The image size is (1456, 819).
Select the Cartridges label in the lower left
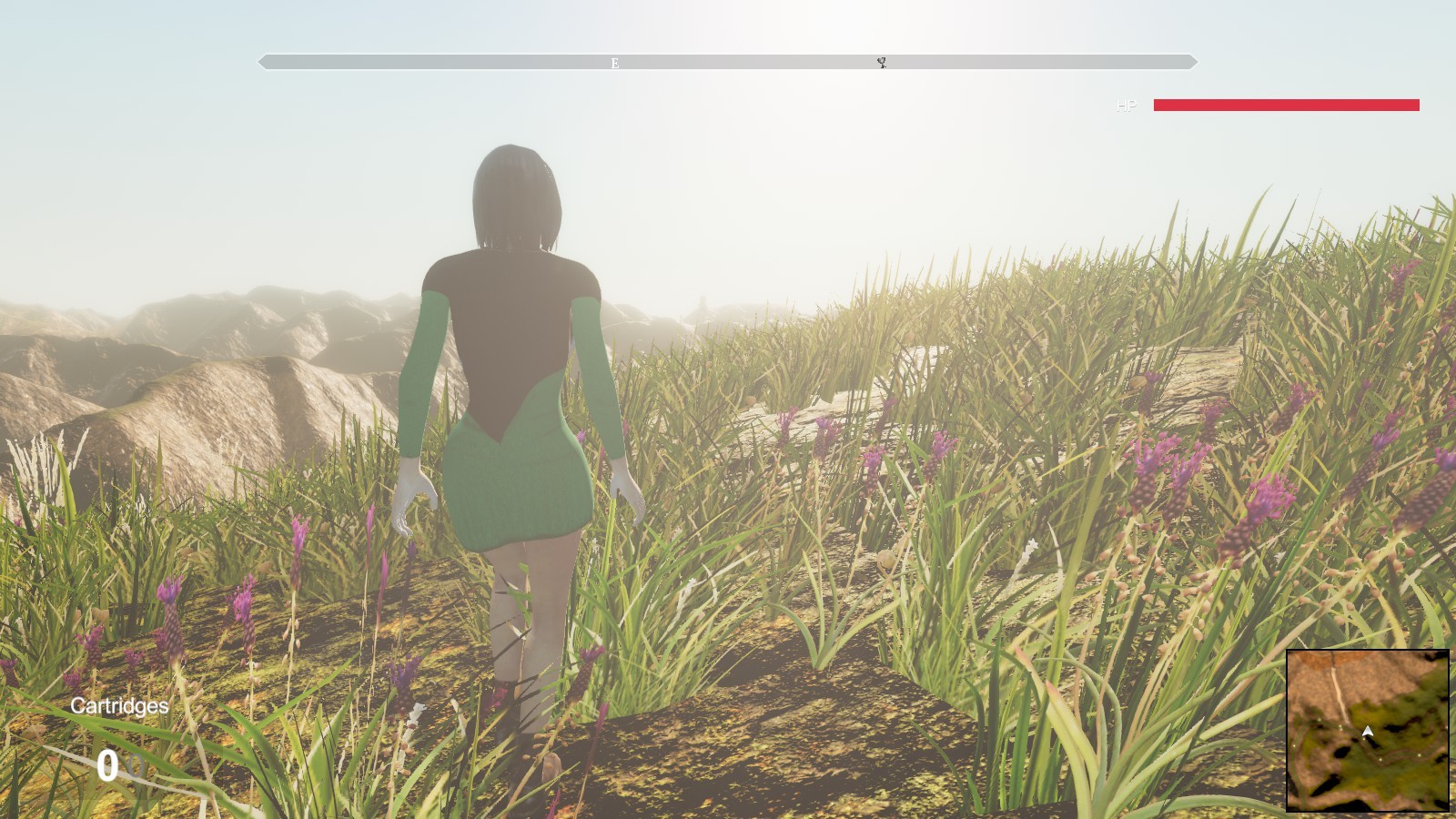click(x=118, y=706)
